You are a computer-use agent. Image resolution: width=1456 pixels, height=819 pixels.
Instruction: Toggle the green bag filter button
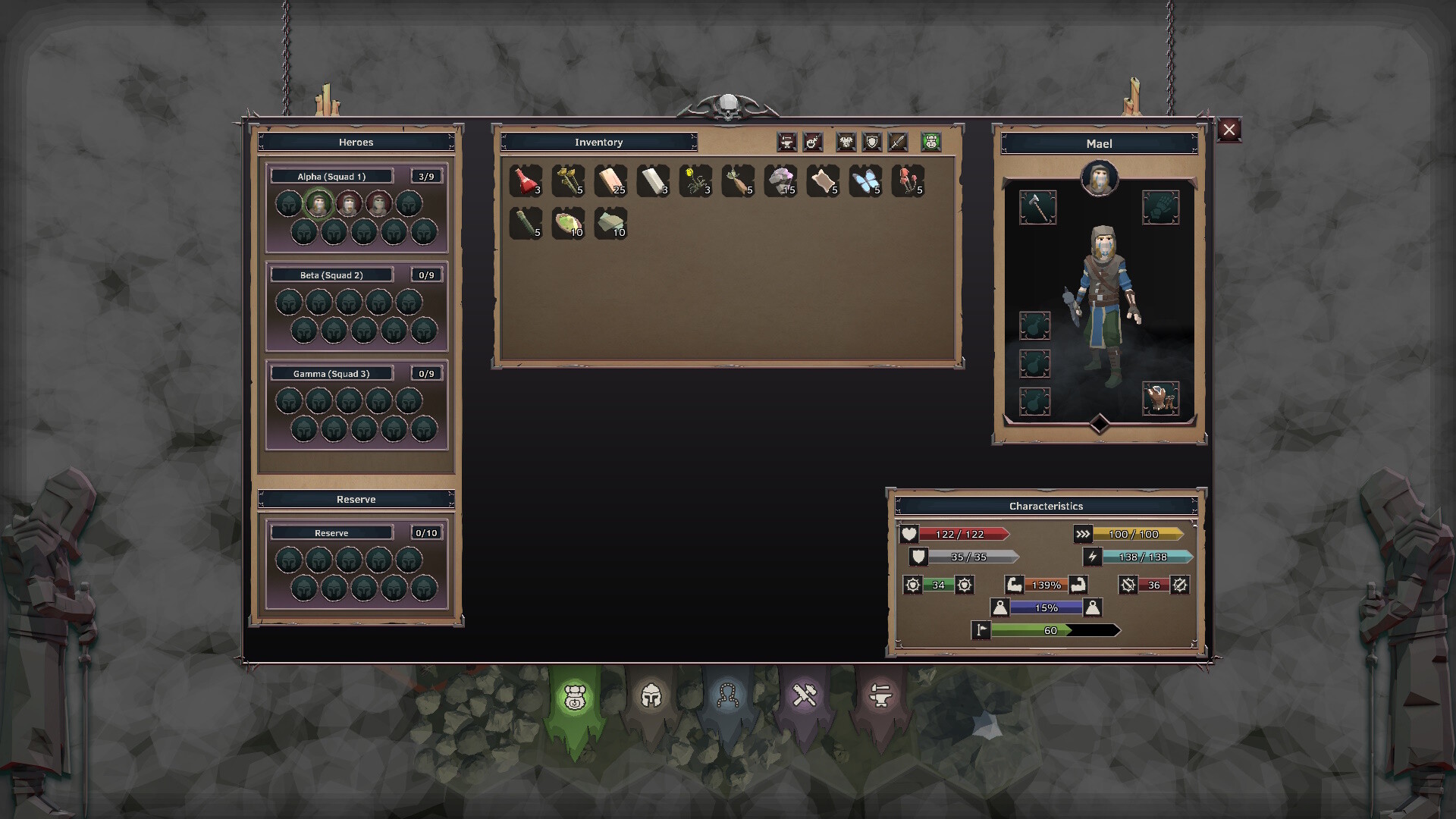click(931, 142)
